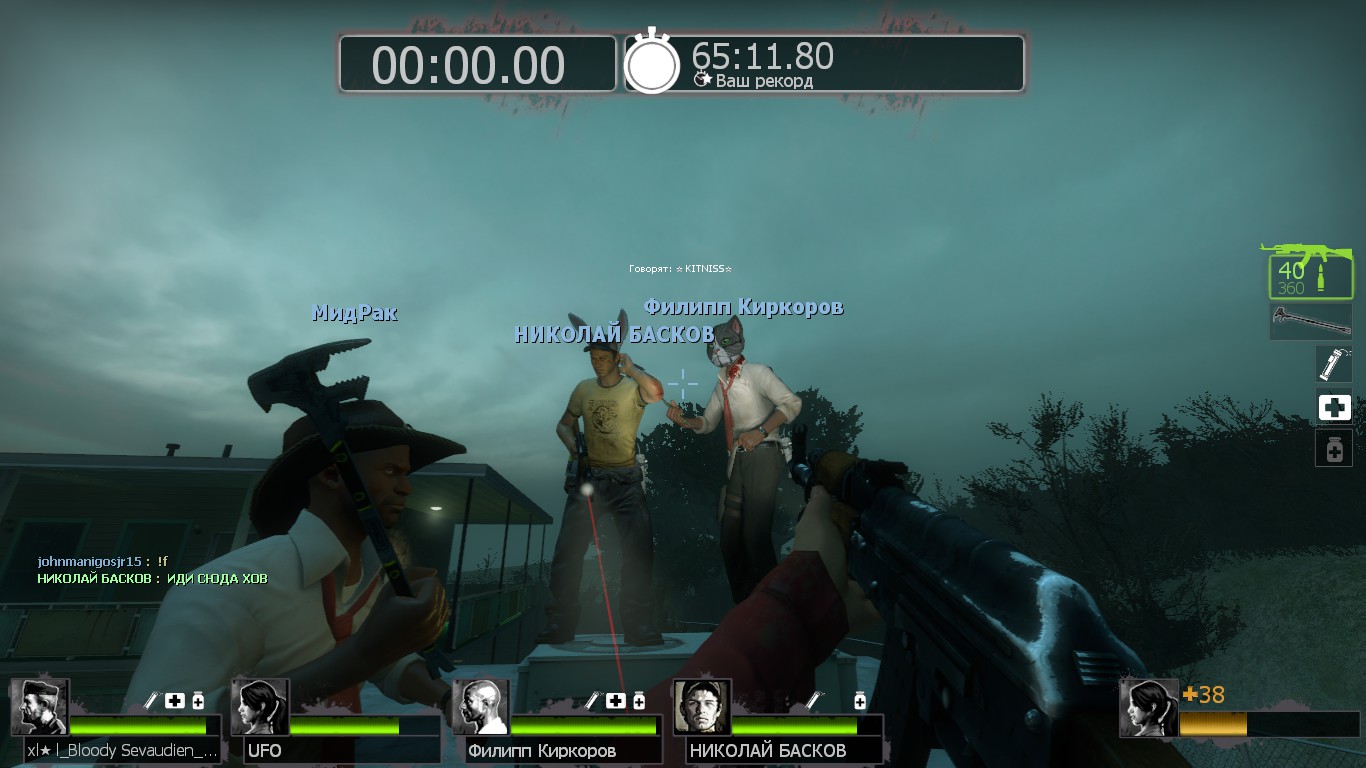Select the first aid kit slot
This screenshot has height=768, width=1366.
[1334, 407]
